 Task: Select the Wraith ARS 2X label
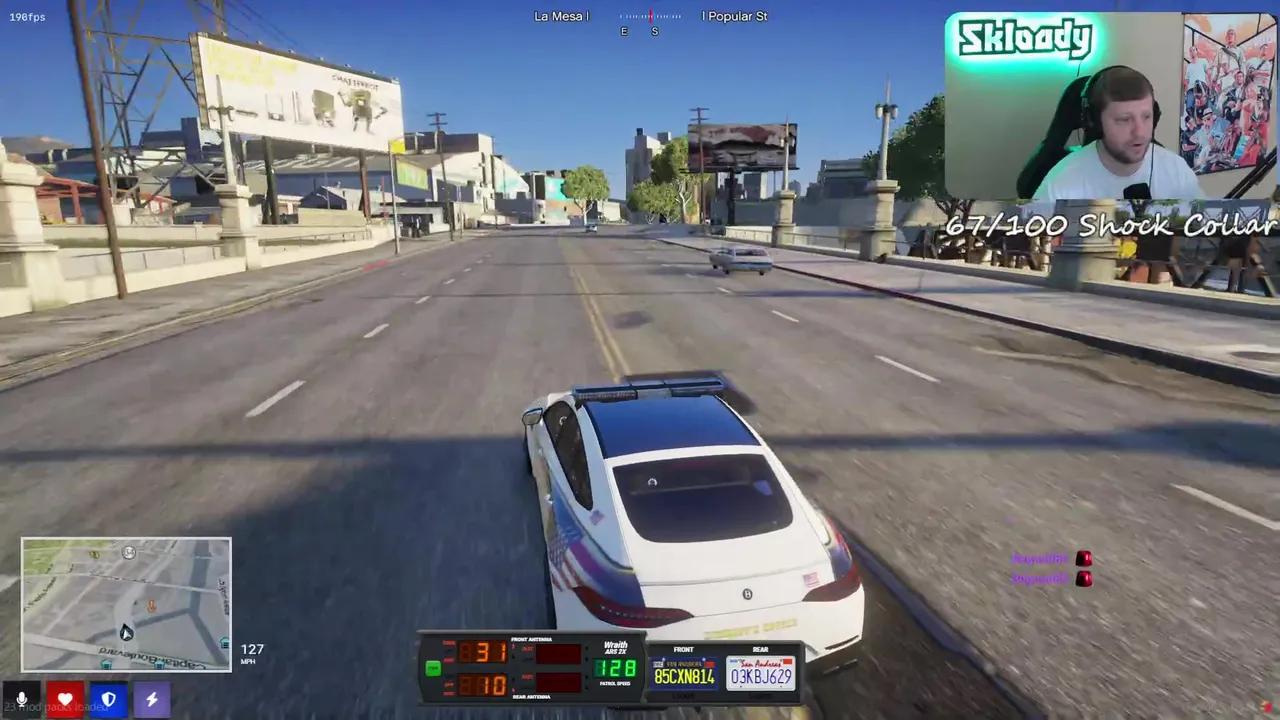615,647
